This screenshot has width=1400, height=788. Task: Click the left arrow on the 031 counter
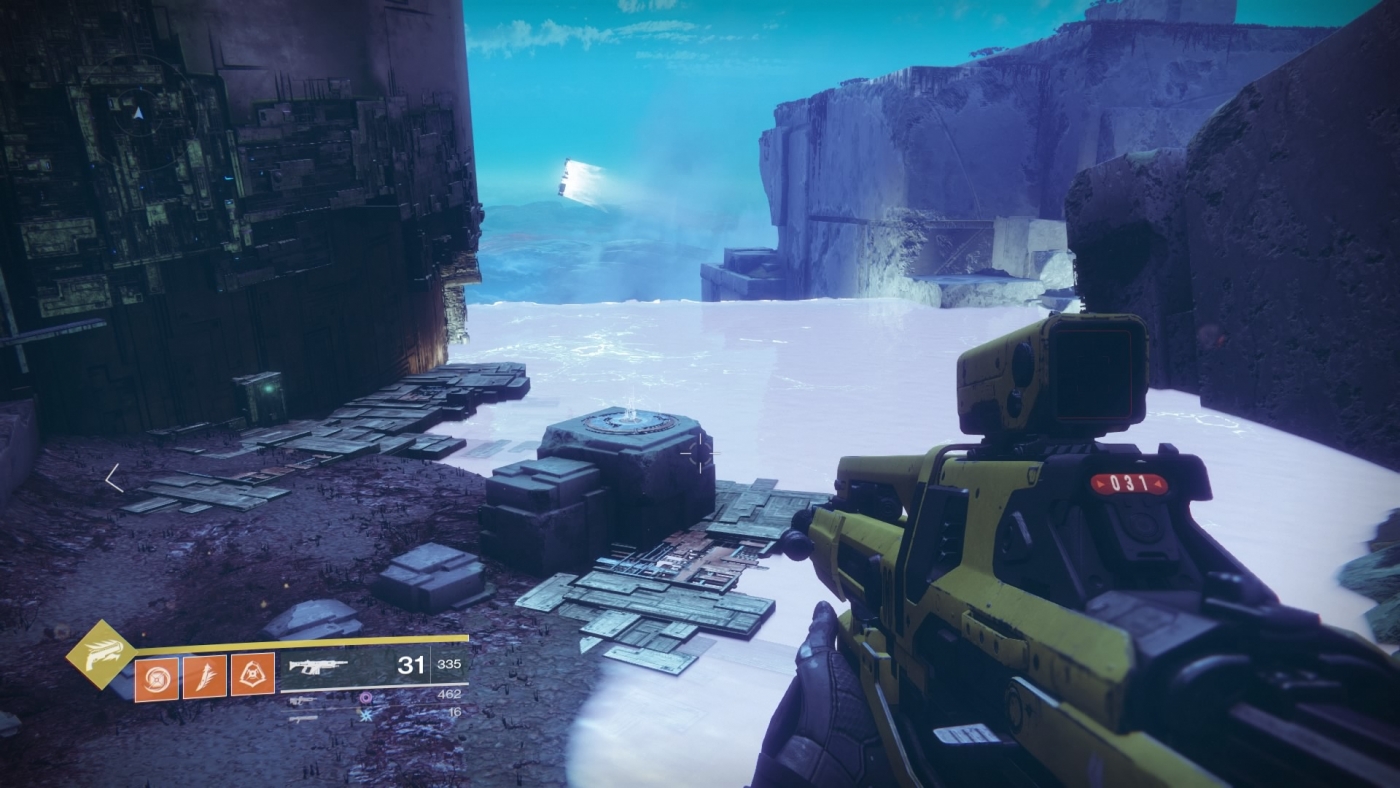[x=1100, y=483]
